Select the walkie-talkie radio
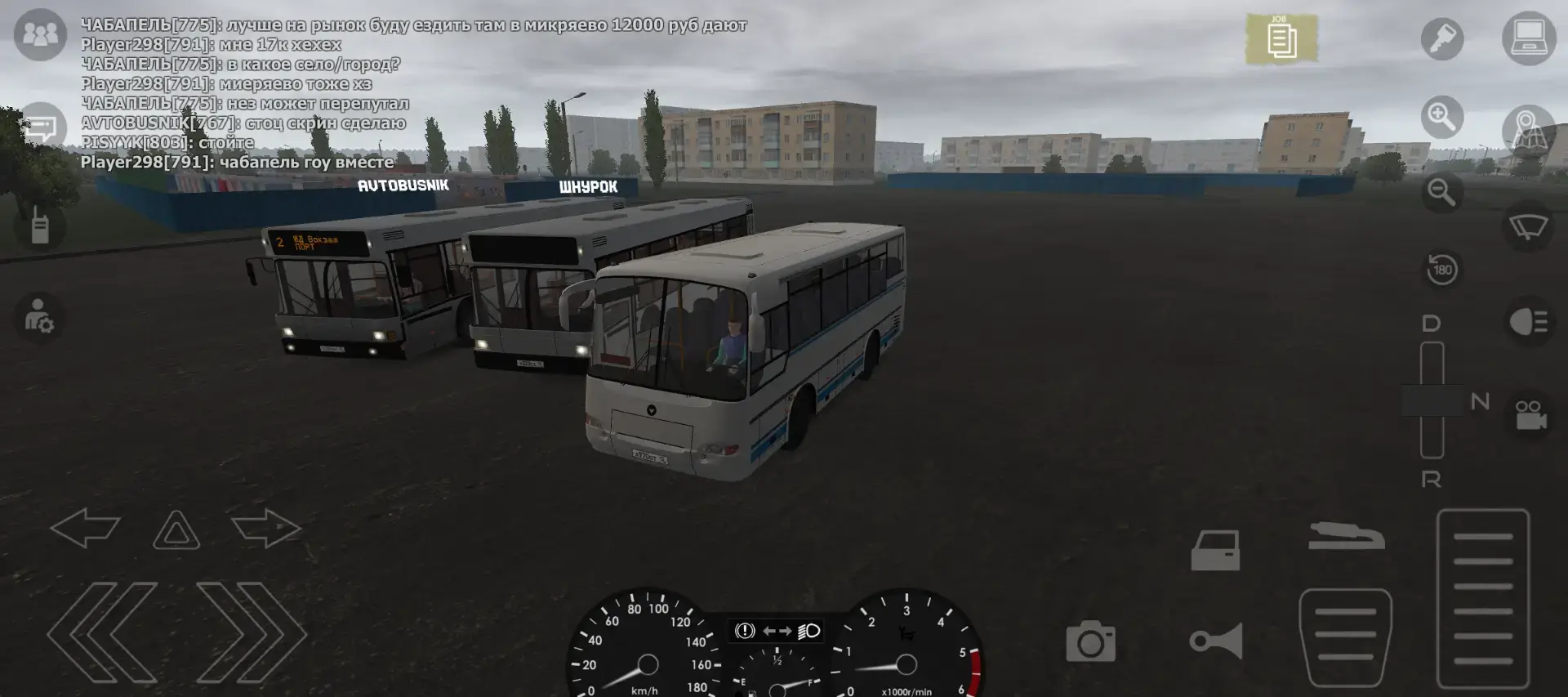The image size is (1568, 697). coord(38,229)
